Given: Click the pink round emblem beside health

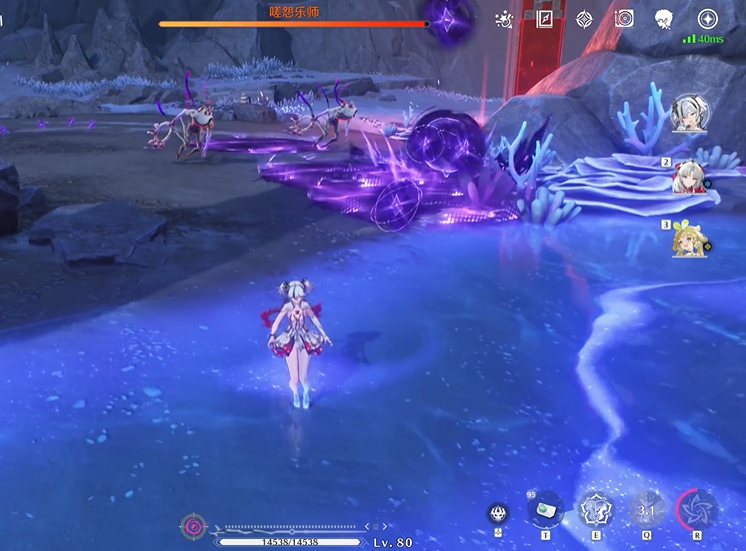Looking at the screenshot, I should coord(193,526).
